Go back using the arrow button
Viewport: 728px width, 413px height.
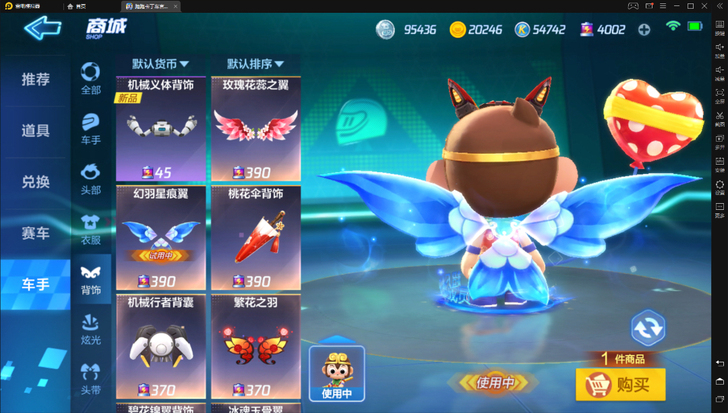pos(42,28)
